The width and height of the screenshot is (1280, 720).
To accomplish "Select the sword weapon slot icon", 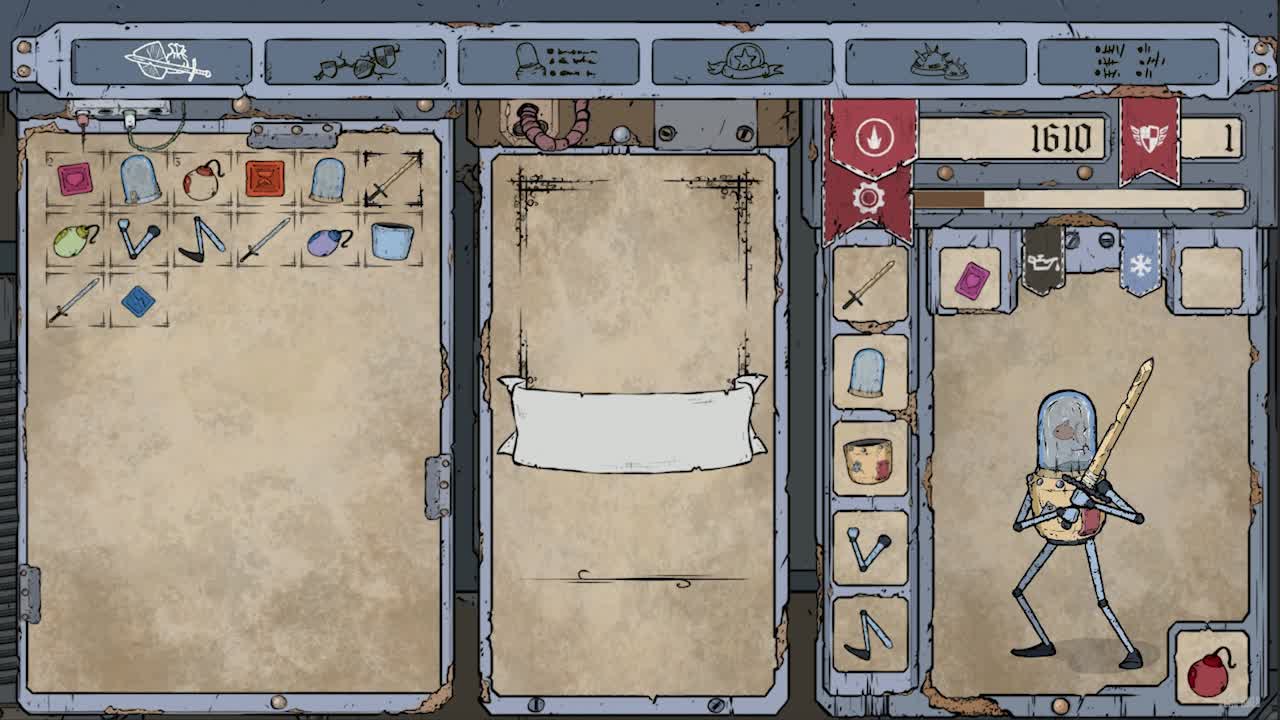I will [869, 290].
